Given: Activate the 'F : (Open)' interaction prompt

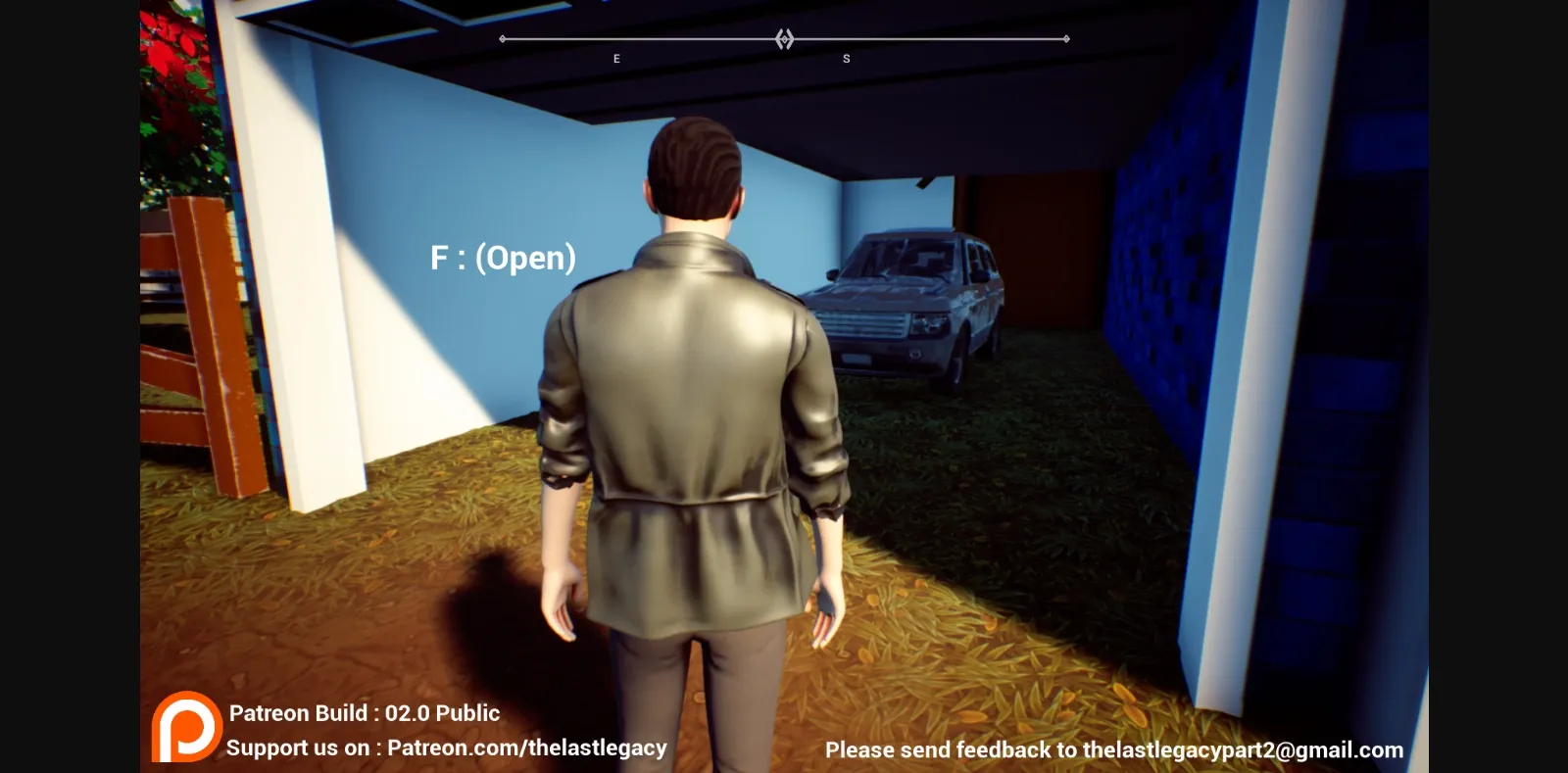Looking at the screenshot, I should tap(505, 259).
